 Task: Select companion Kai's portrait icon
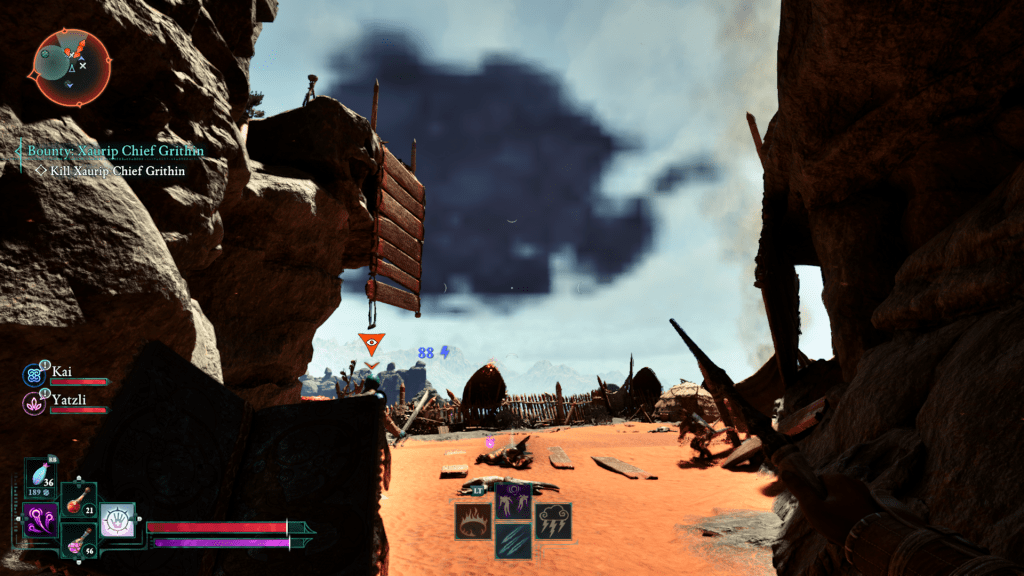click(33, 376)
